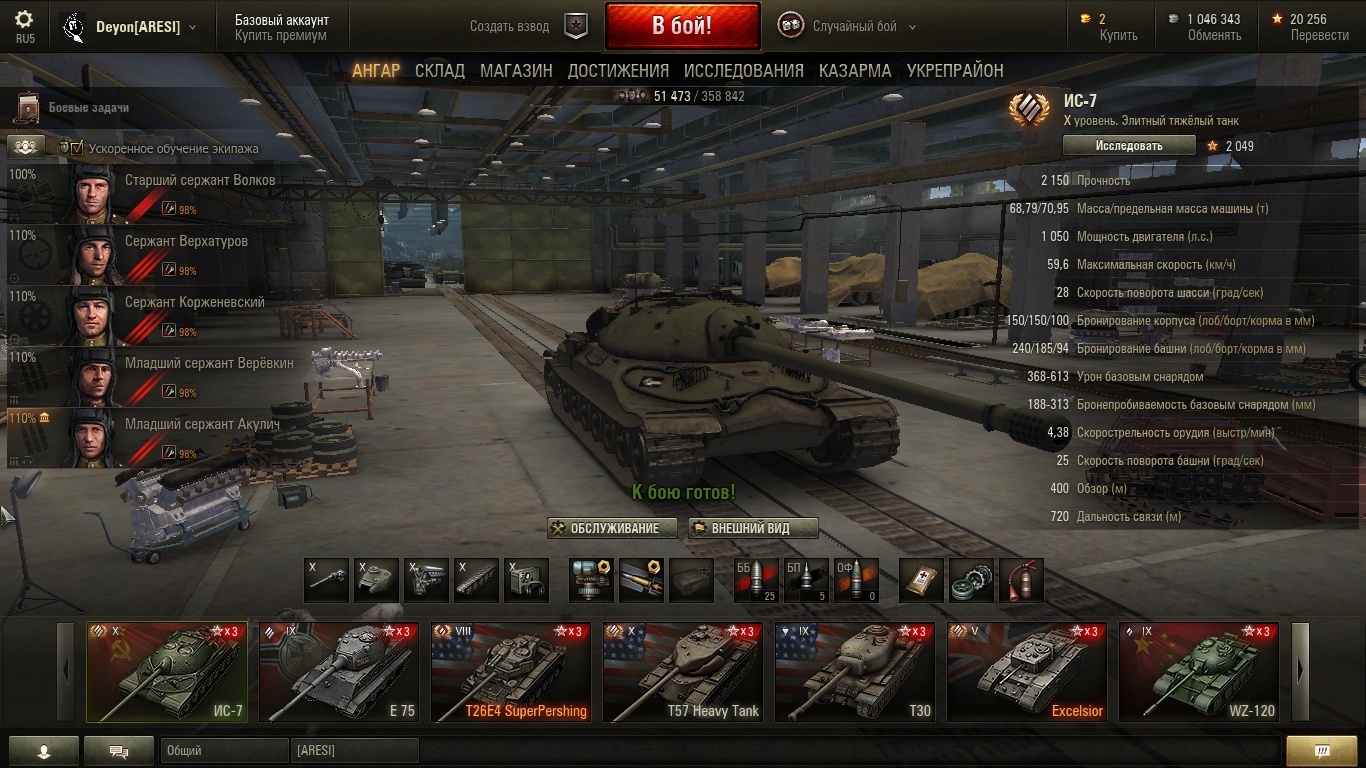Click Создать взвод to create a platoon
This screenshot has width=1366, height=768.
[x=510, y=27]
